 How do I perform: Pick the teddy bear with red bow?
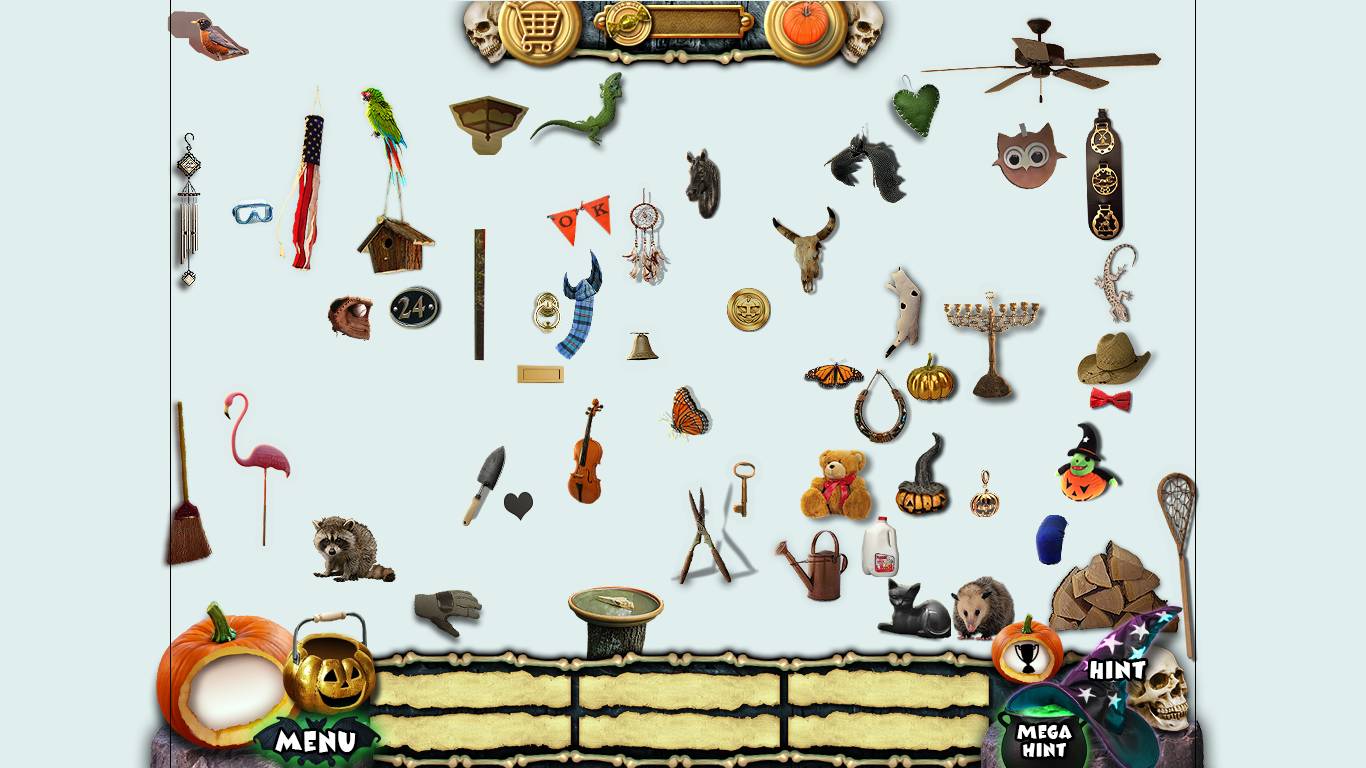[834, 484]
